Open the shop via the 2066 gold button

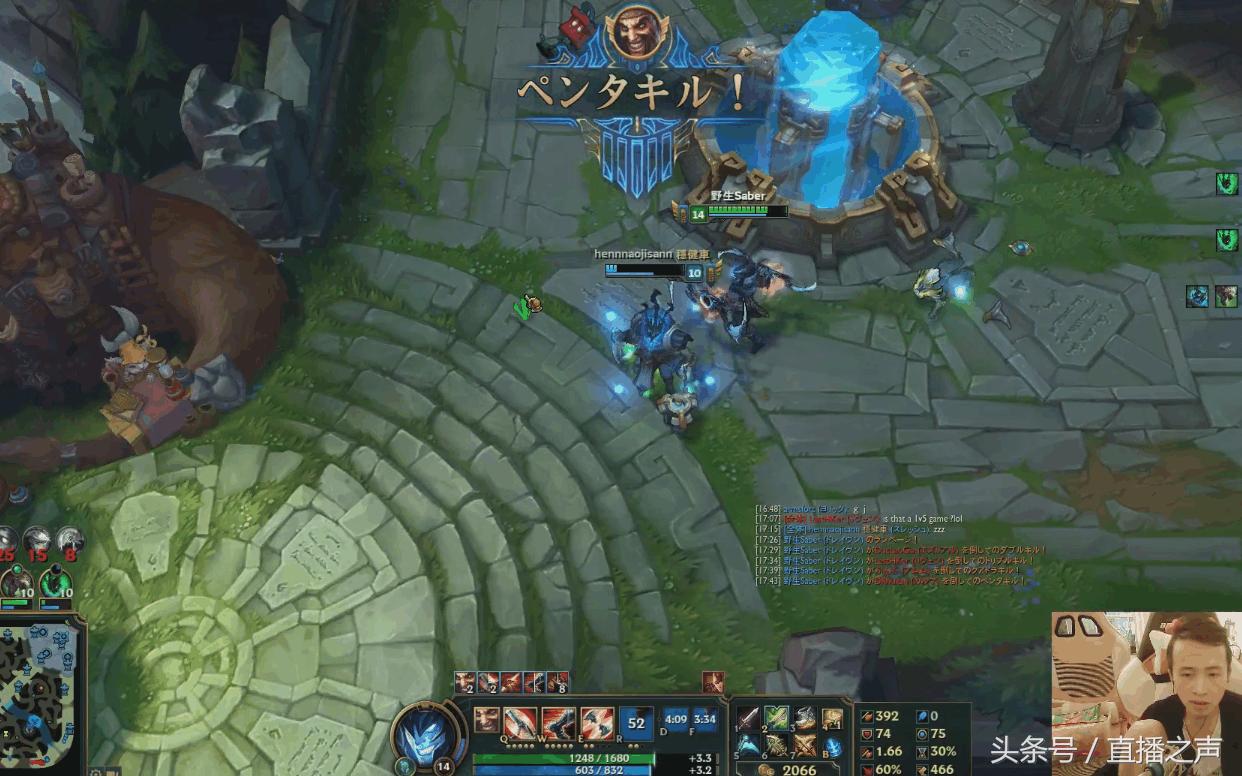(790, 770)
